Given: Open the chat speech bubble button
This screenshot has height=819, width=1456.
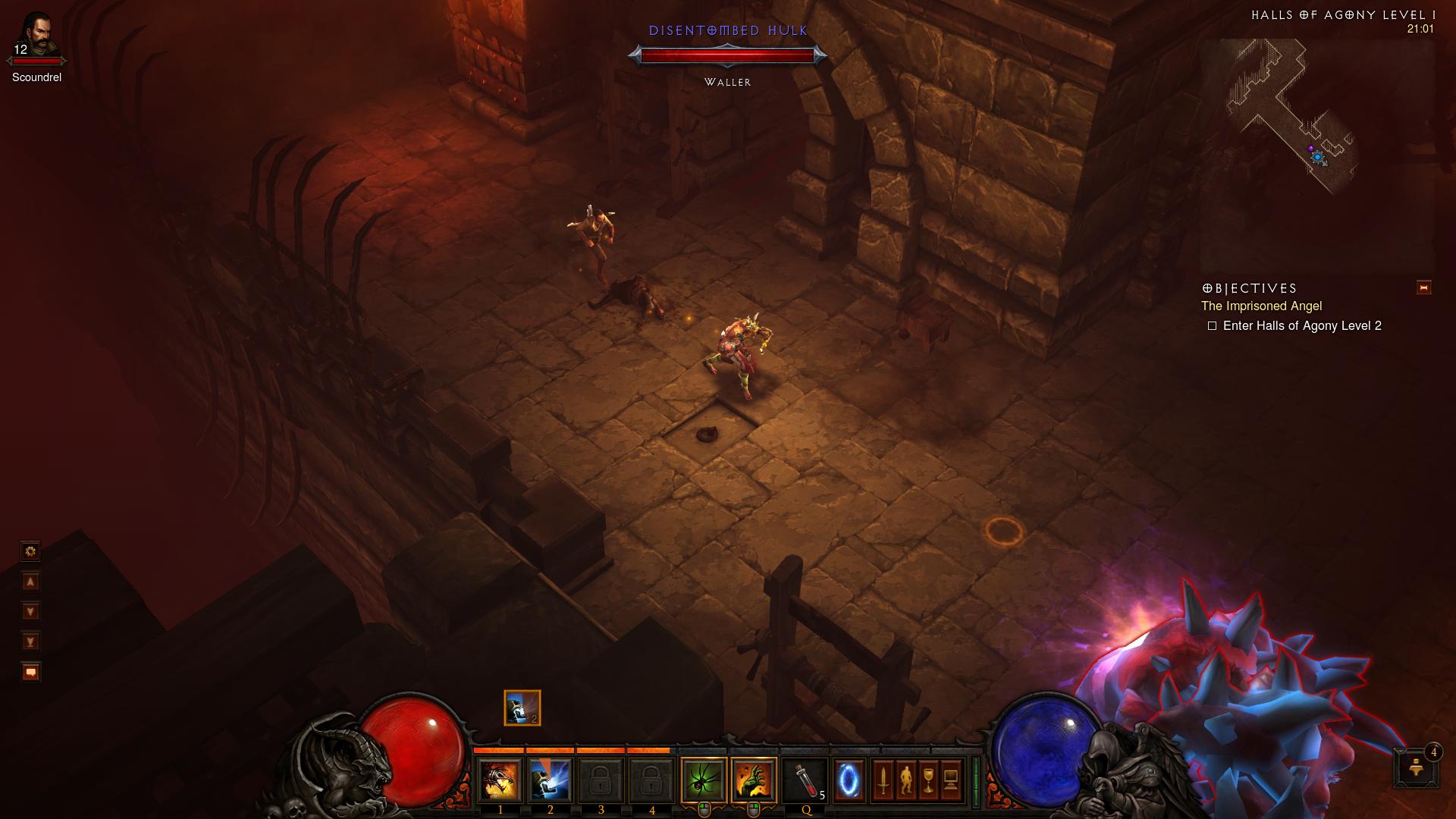Looking at the screenshot, I should click(30, 672).
